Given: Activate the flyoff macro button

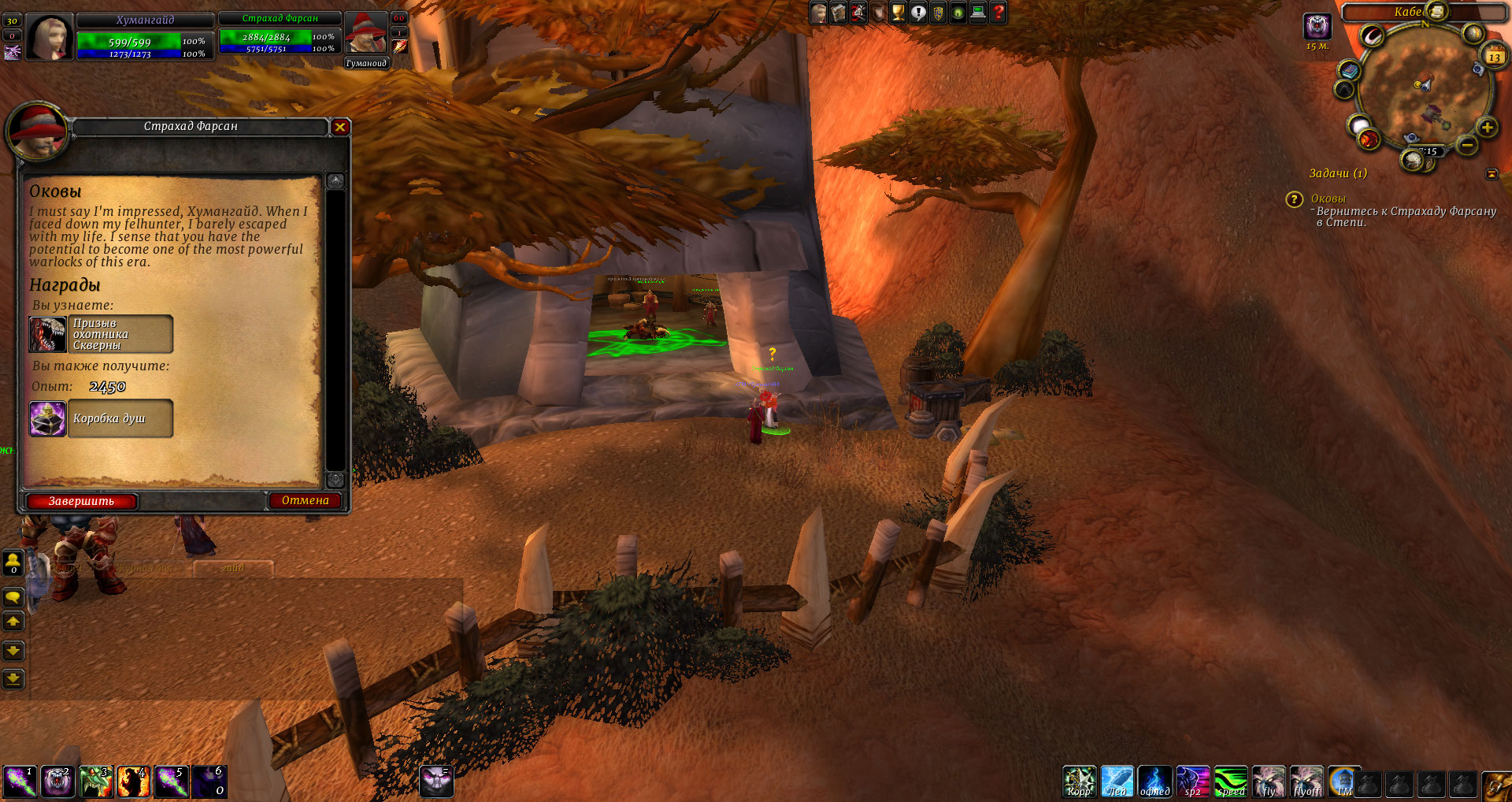Looking at the screenshot, I should click(x=1307, y=782).
